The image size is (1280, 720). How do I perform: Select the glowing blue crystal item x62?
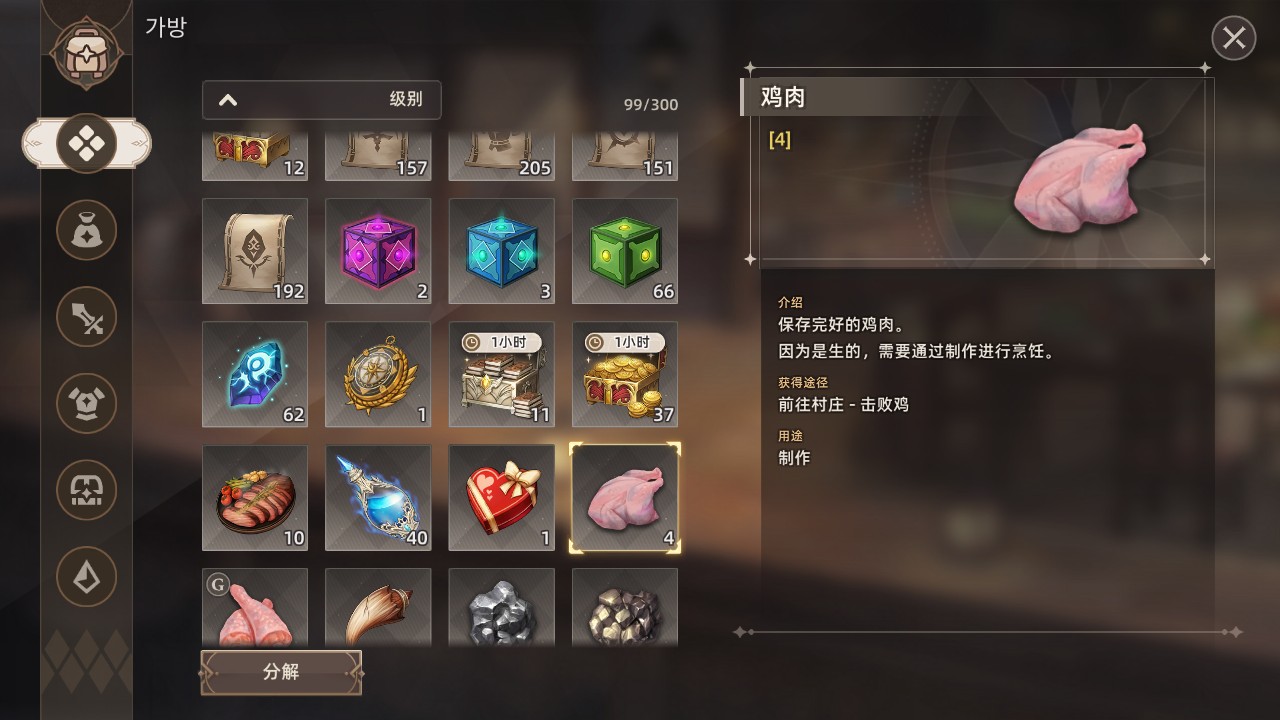[255, 374]
